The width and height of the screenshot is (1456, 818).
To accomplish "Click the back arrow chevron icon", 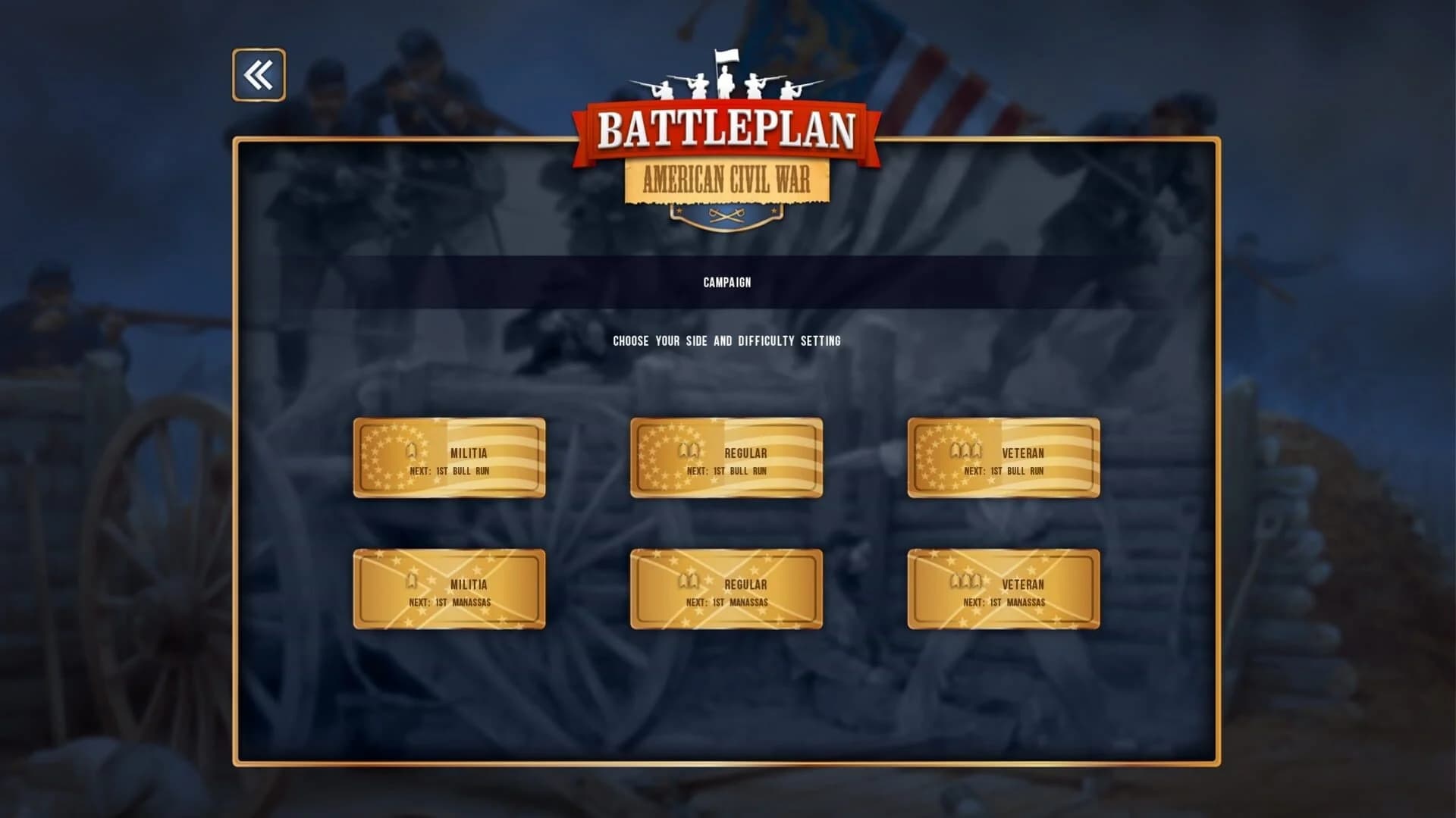I will [258, 75].
